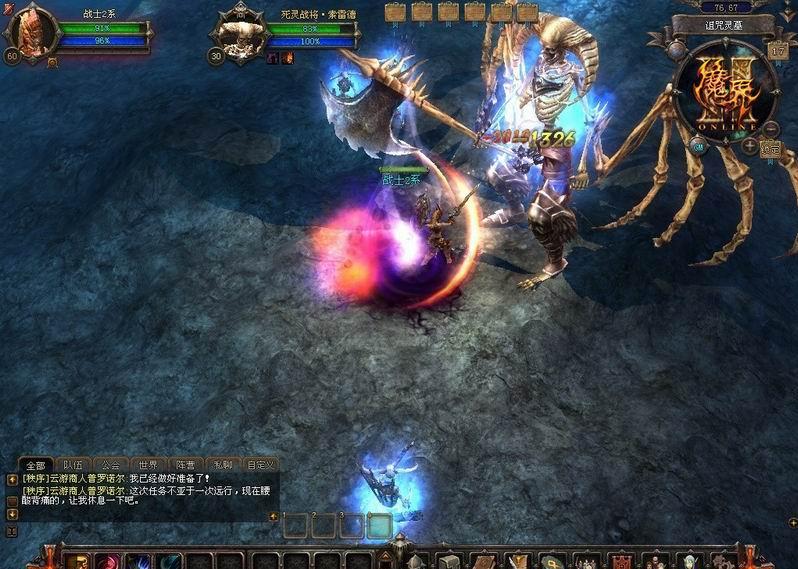The image size is (798, 569).
Task: Open the 私聊 private chat tab
Action: click(222, 465)
